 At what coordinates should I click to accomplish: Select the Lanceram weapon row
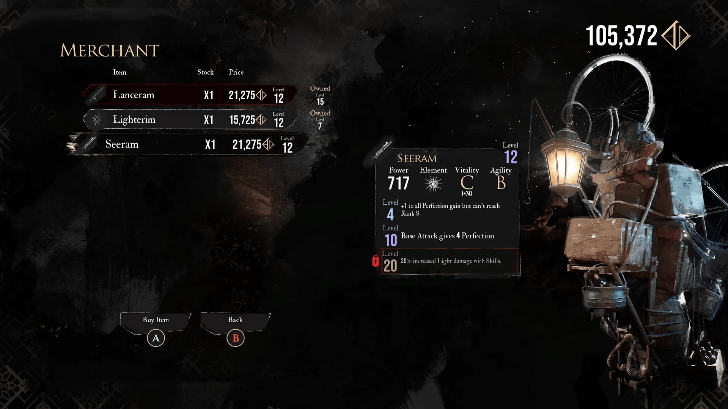point(190,95)
